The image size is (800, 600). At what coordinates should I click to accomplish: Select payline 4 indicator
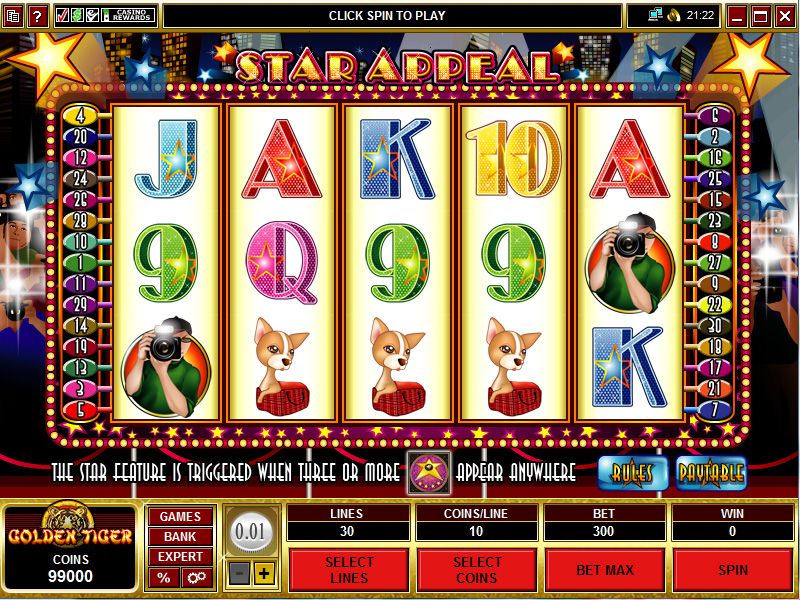78,115
